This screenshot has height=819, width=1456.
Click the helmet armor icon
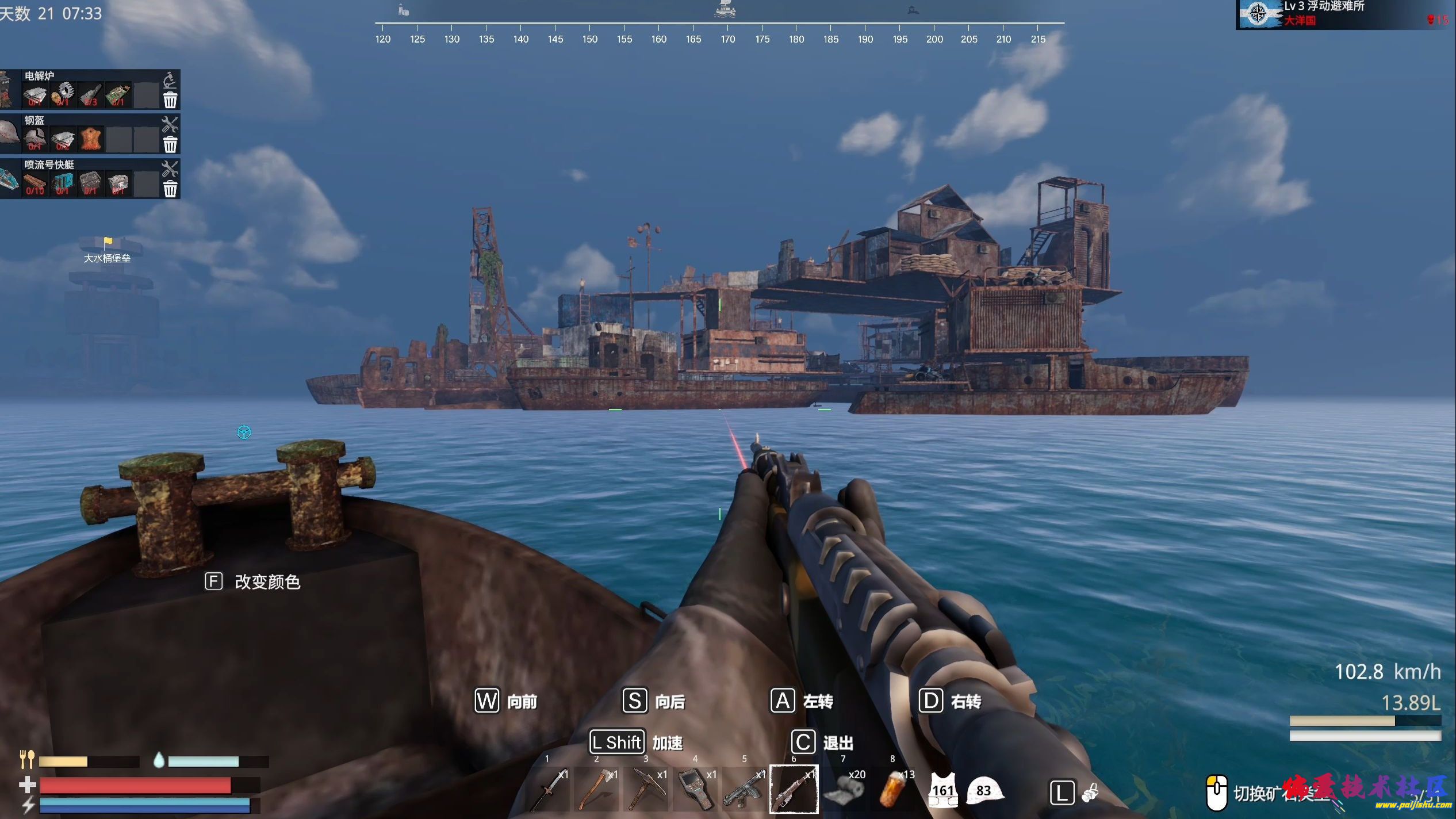pos(984,790)
